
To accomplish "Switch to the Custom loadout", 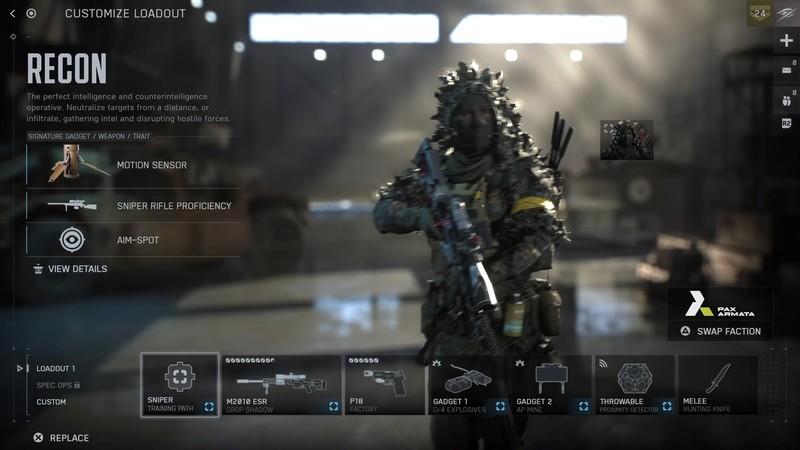I will [52, 402].
